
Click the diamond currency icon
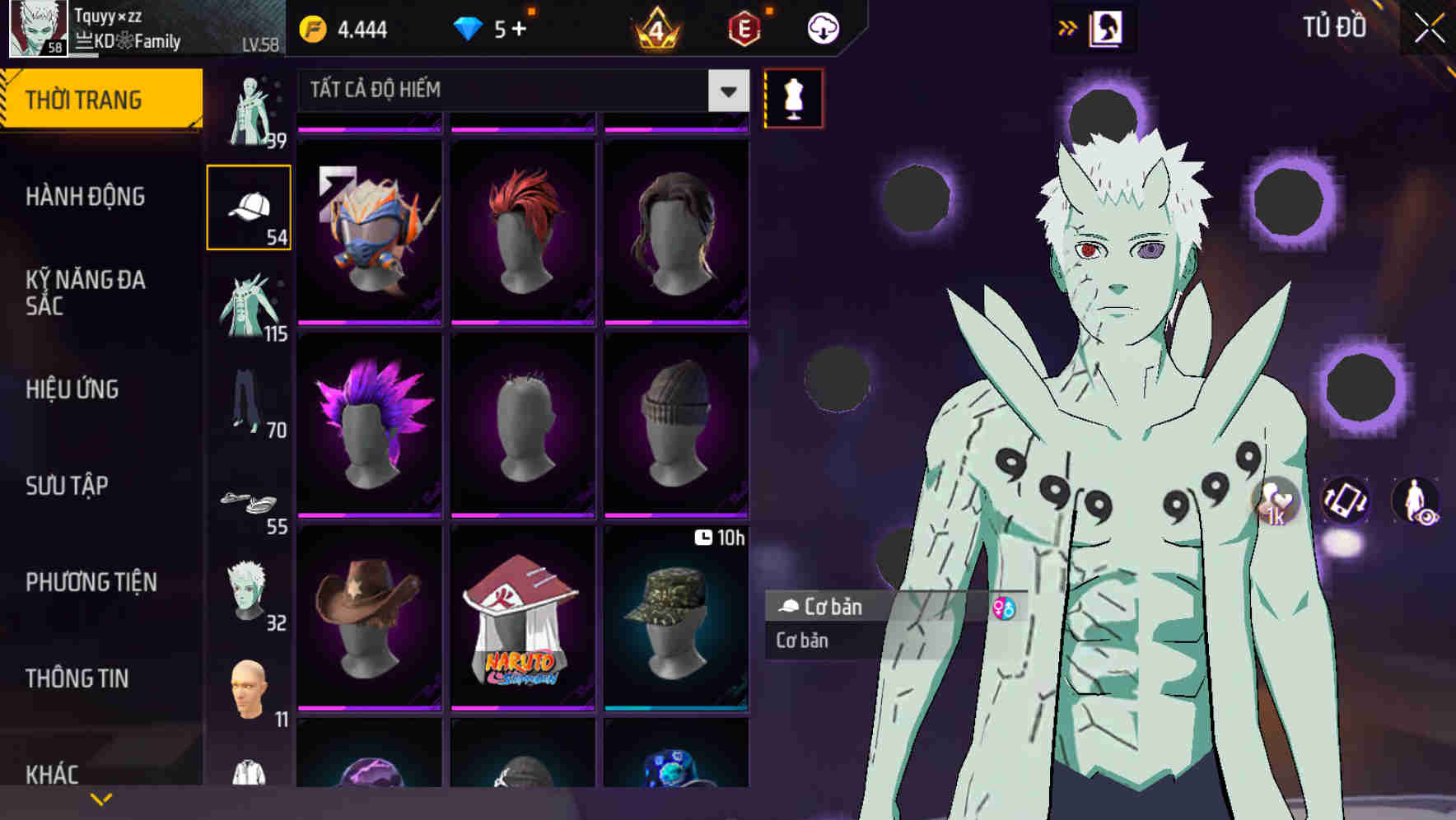(x=468, y=26)
